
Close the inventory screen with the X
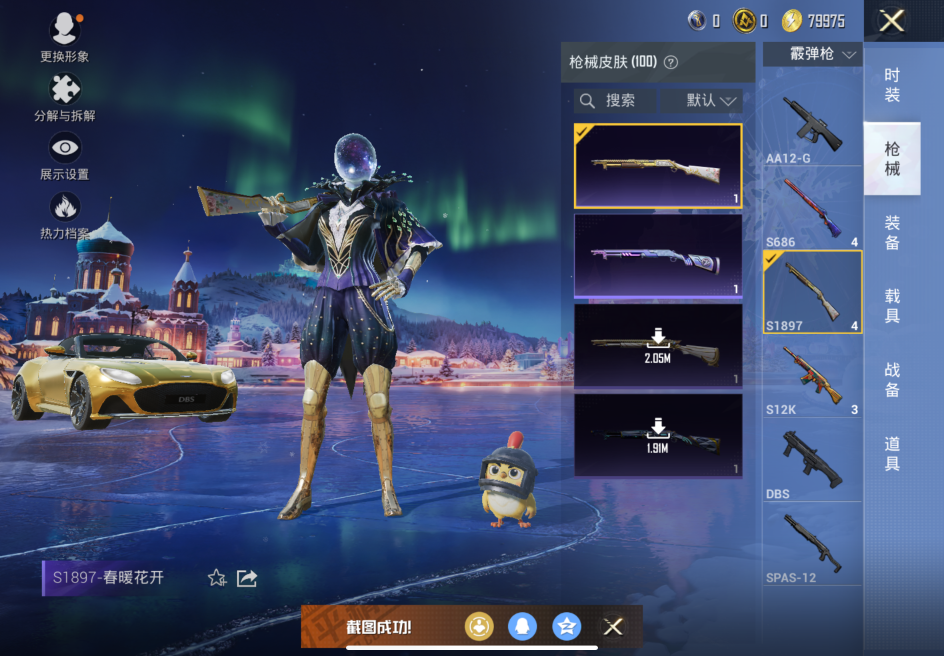(x=891, y=21)
